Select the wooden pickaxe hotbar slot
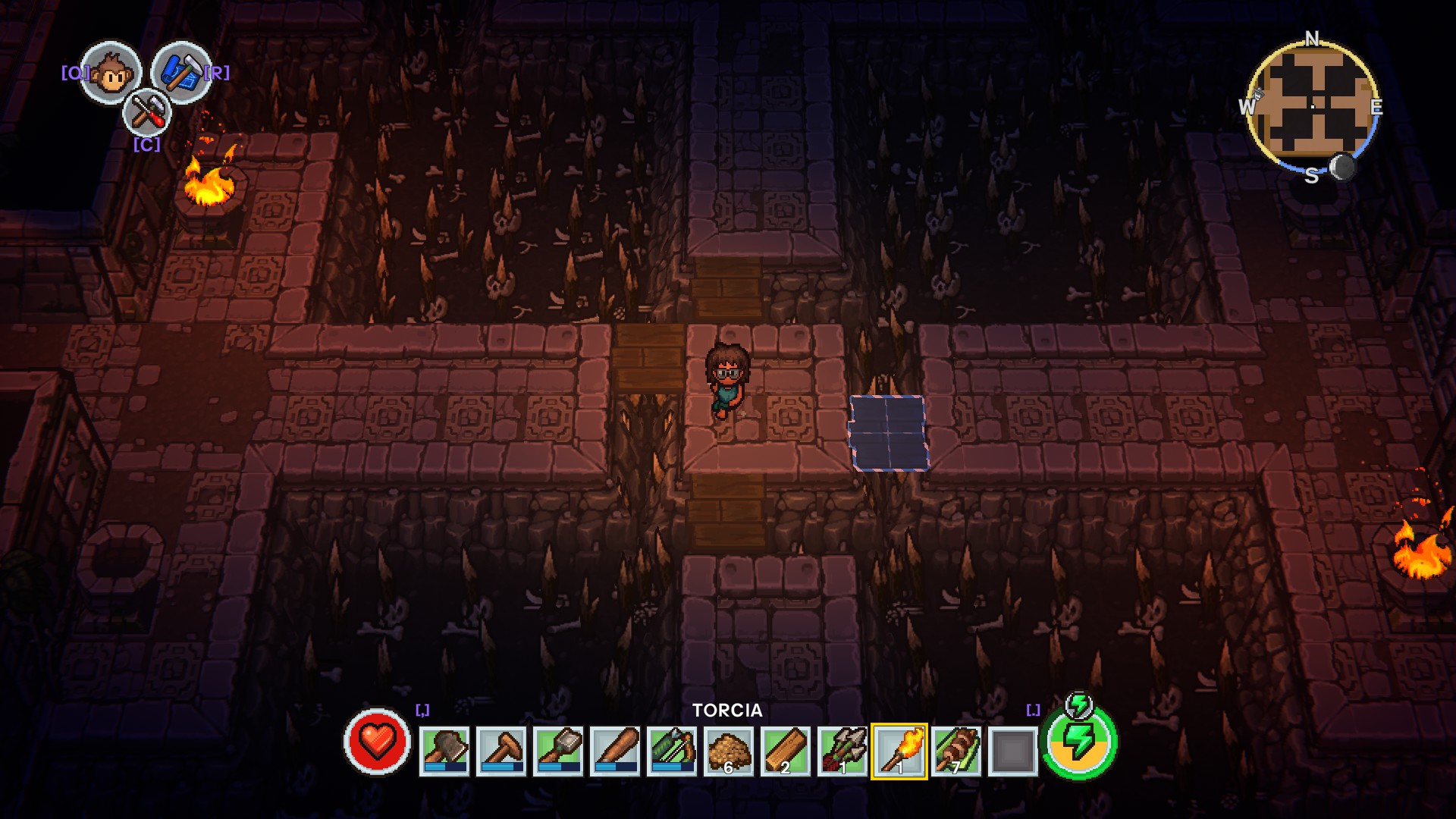This screenshot has height=819, width=1456. coord(501,751)
